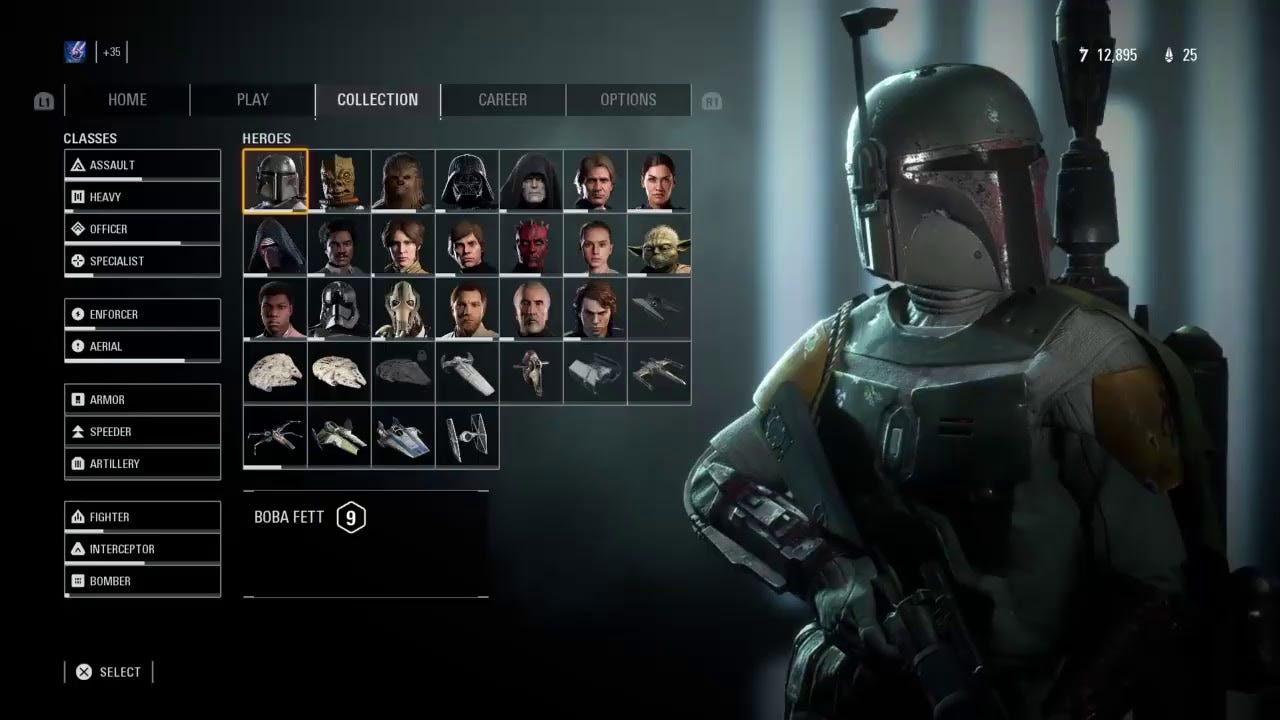Open the Aerial class entry

[142, 346]
